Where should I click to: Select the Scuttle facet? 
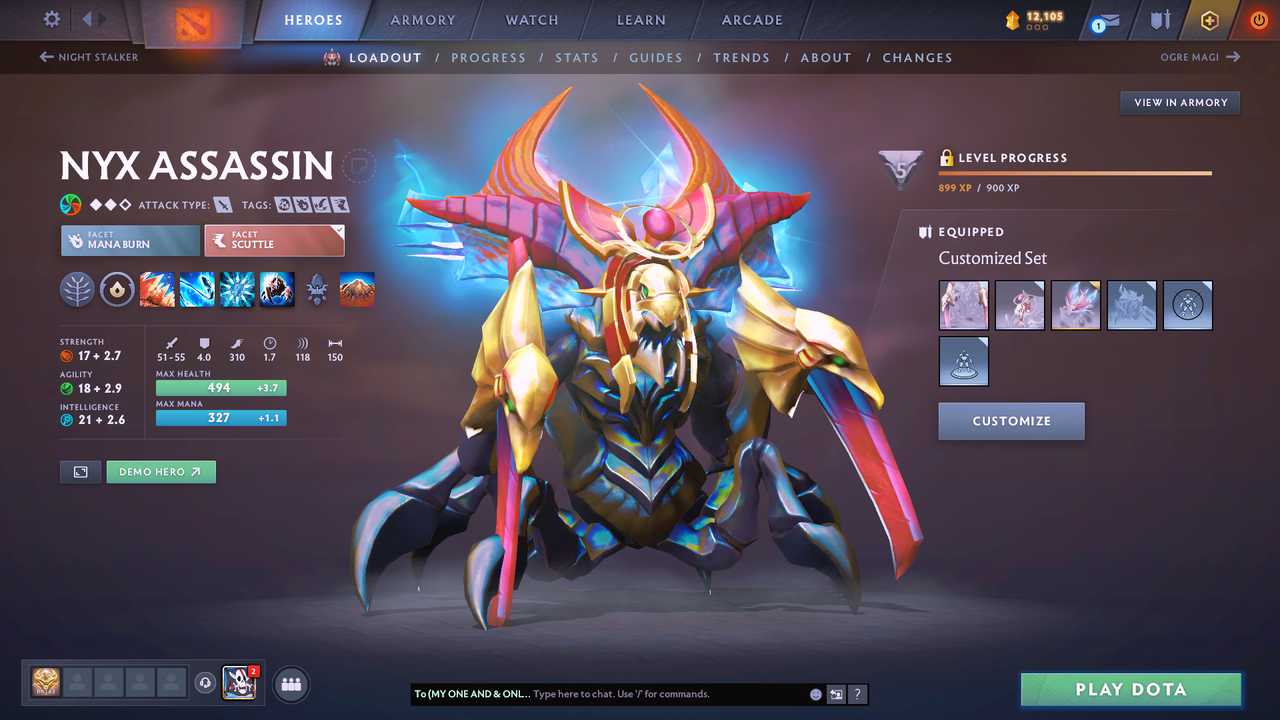275,240
